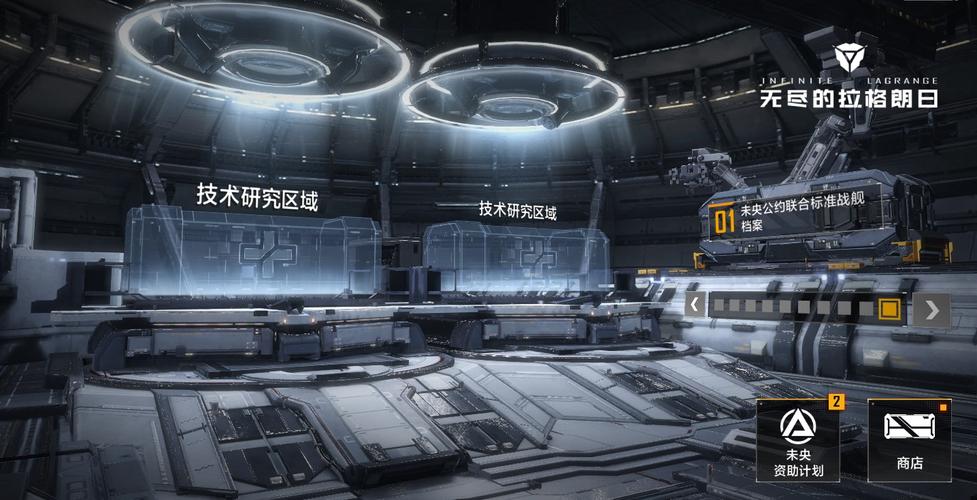Open the 商店 shop

point(909,440)
